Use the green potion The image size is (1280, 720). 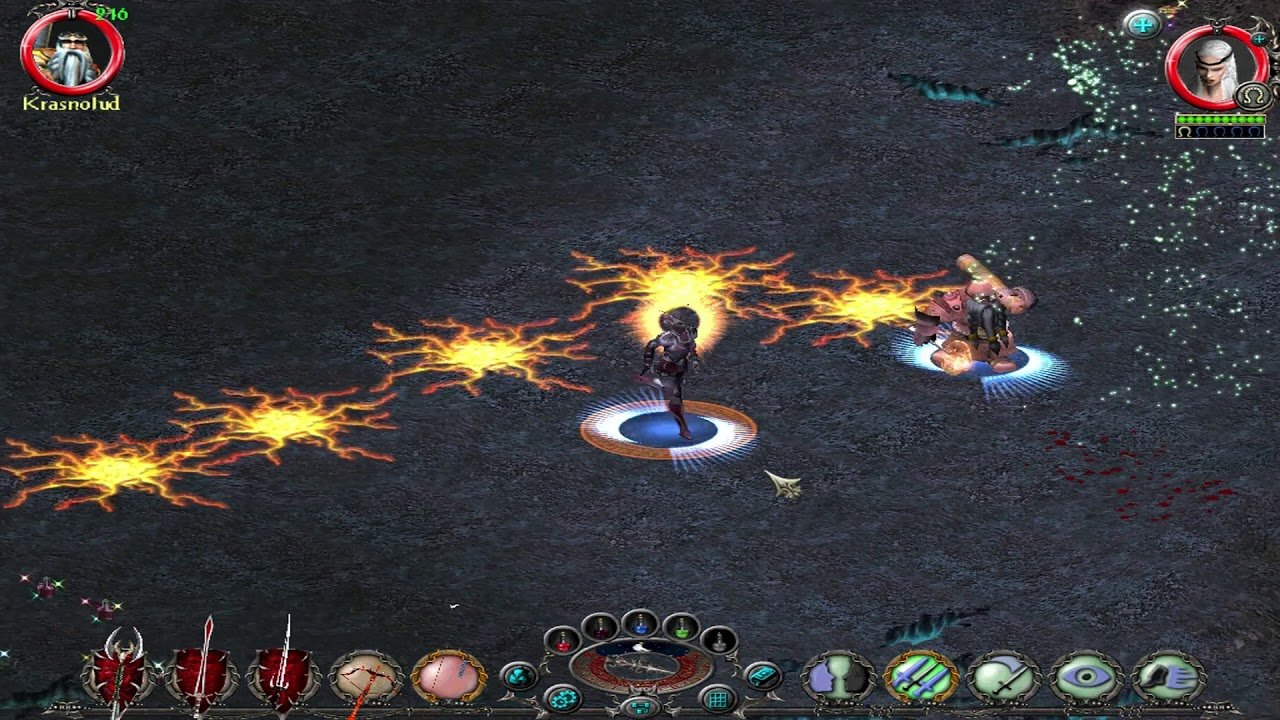pos(681,628)
